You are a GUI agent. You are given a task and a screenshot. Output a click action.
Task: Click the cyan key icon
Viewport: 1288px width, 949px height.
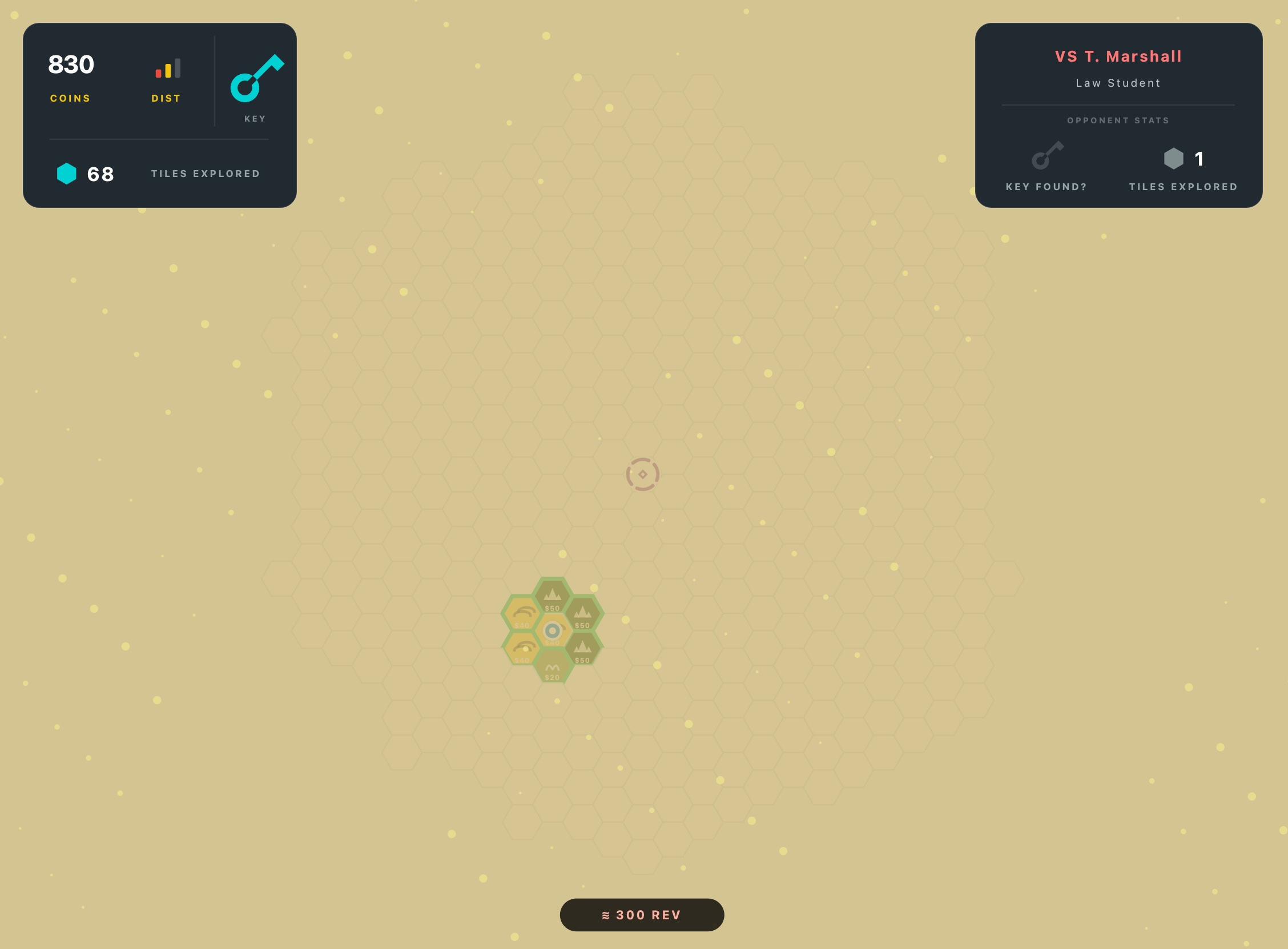256,79
